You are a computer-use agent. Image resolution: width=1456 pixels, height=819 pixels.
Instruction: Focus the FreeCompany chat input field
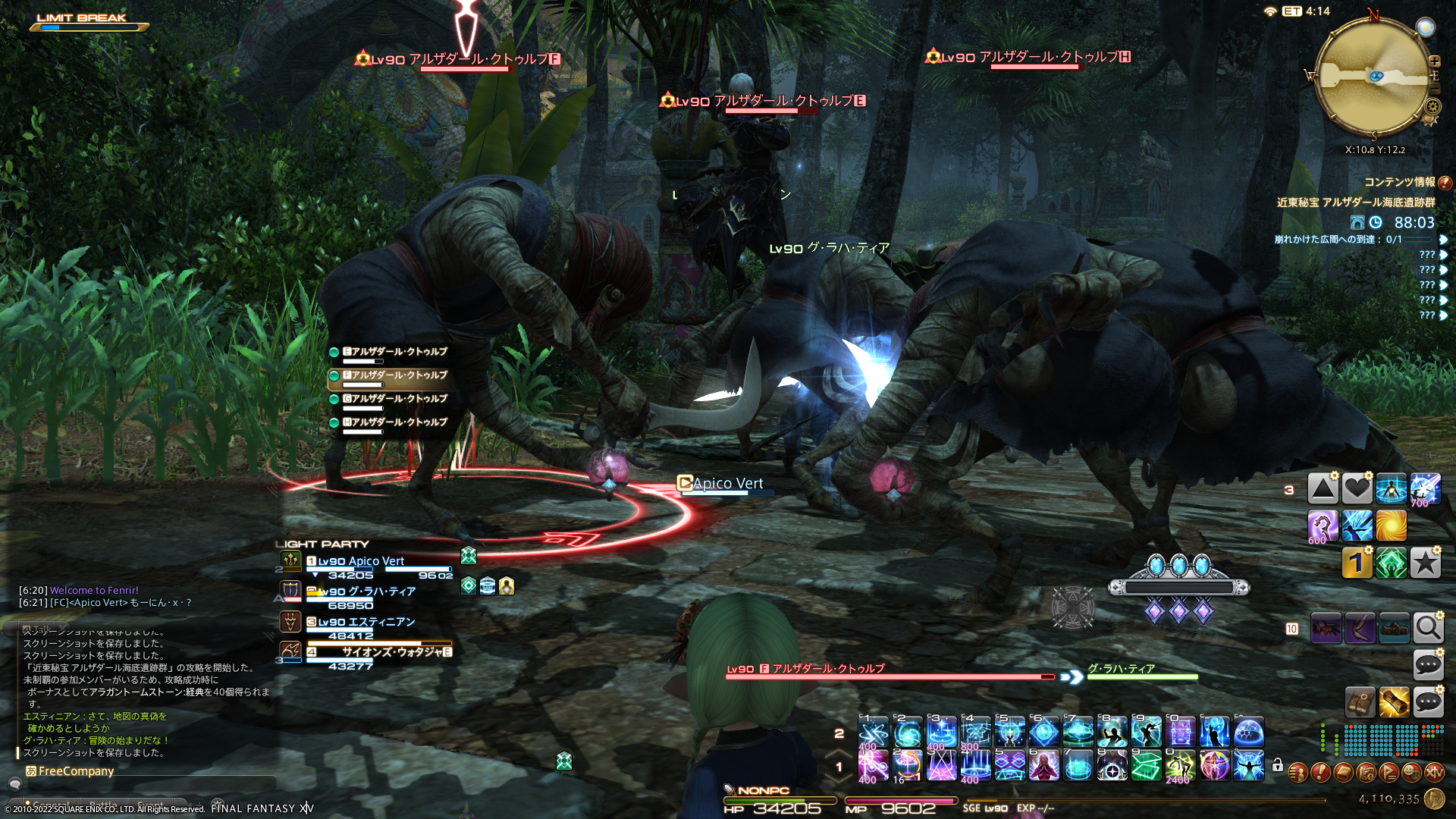coord(152,771)
